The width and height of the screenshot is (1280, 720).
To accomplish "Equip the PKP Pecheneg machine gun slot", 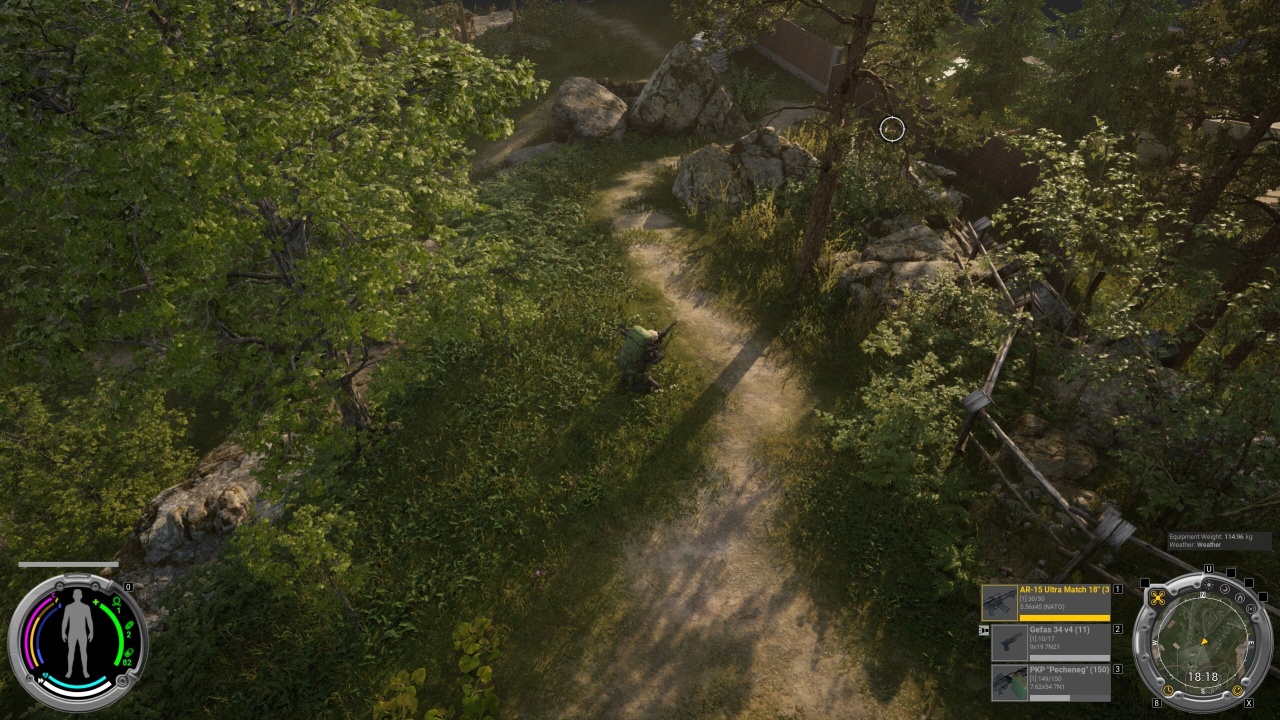I will coord(1050,682).
